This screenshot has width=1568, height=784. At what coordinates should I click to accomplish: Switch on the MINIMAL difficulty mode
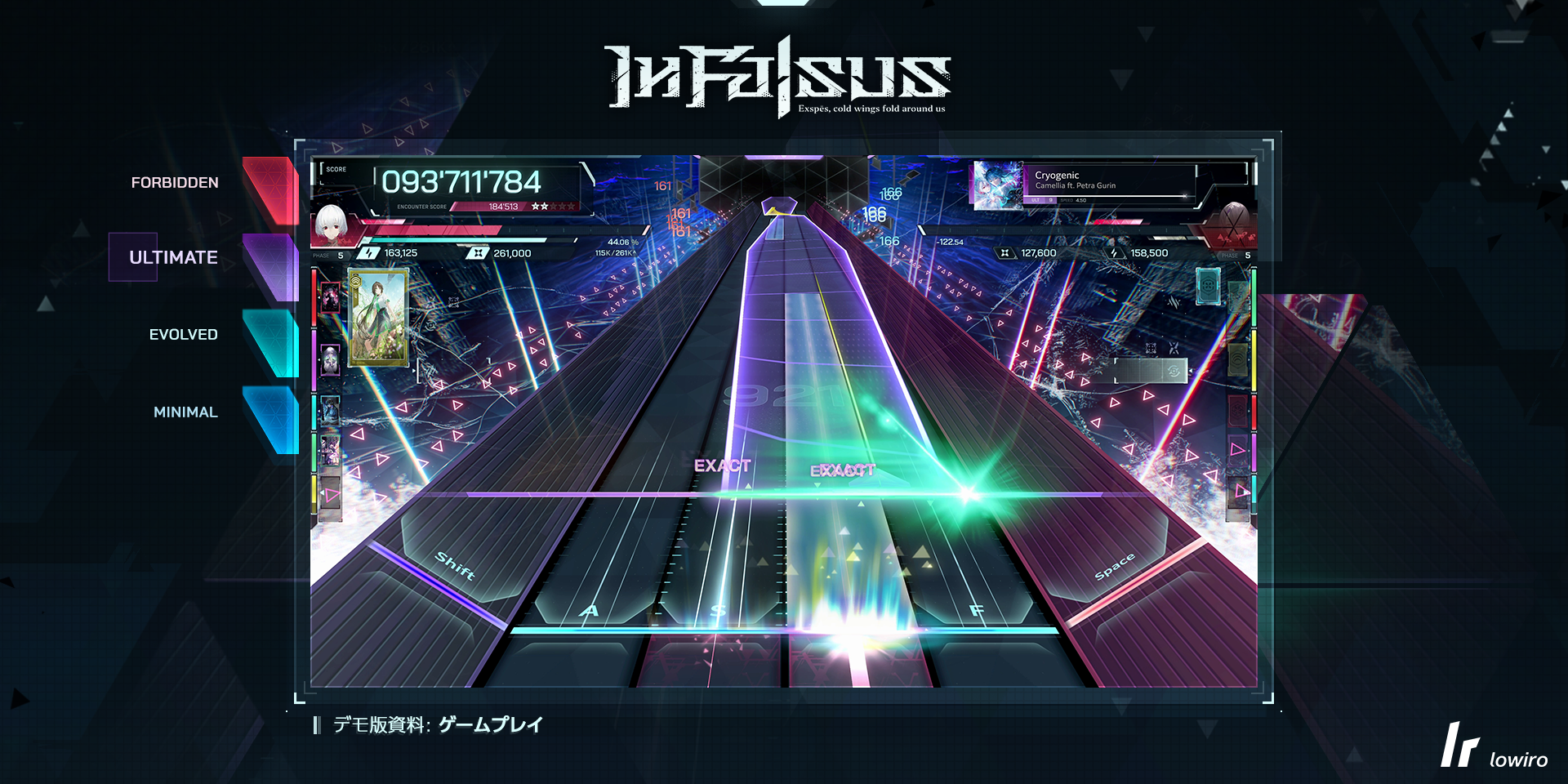coord(185,412)
